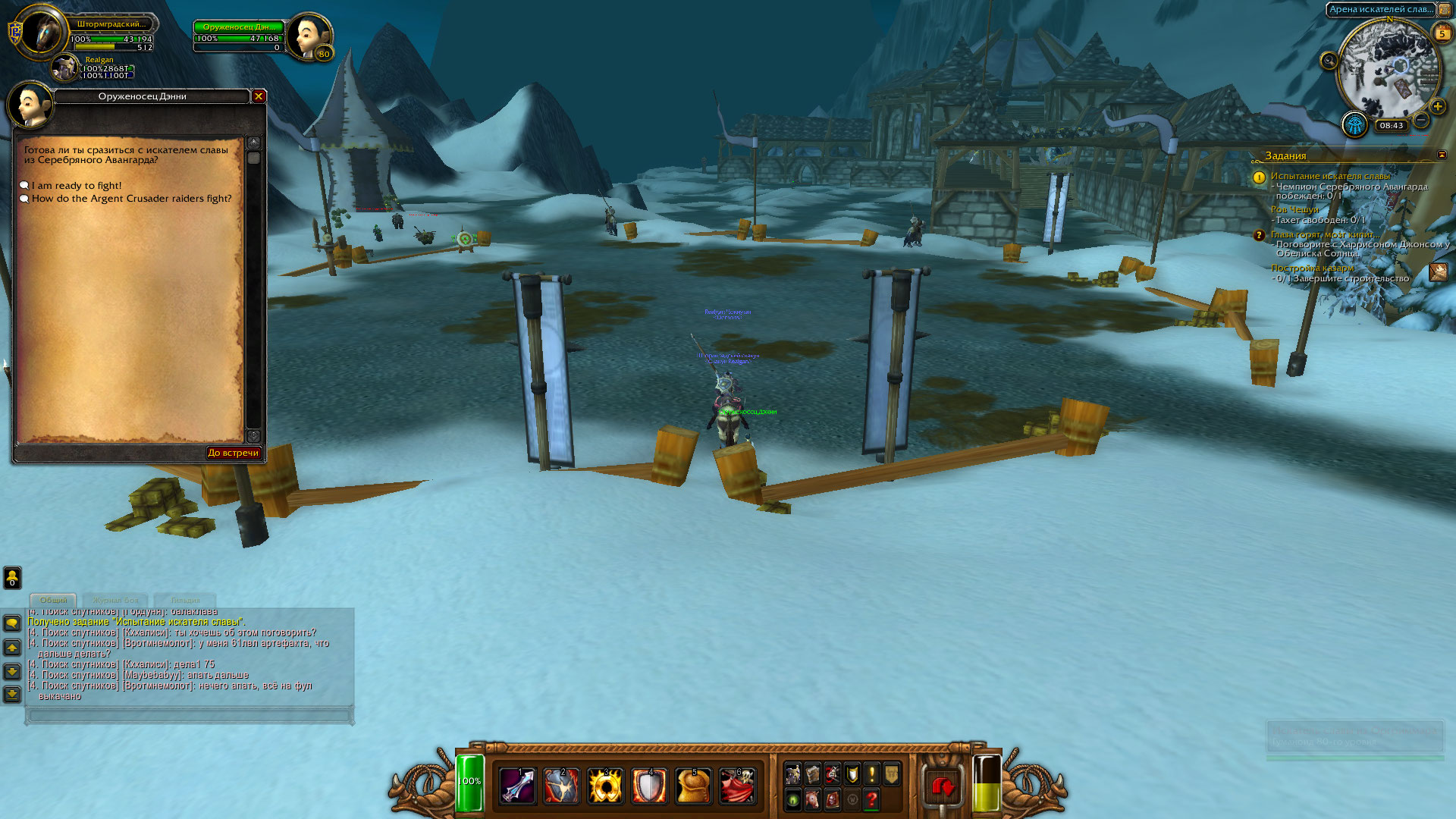The height and width of the screenshot is (819, 1456).
Task: Ask how the Argent Crusader raiders fight
Action: coord(131,199)
